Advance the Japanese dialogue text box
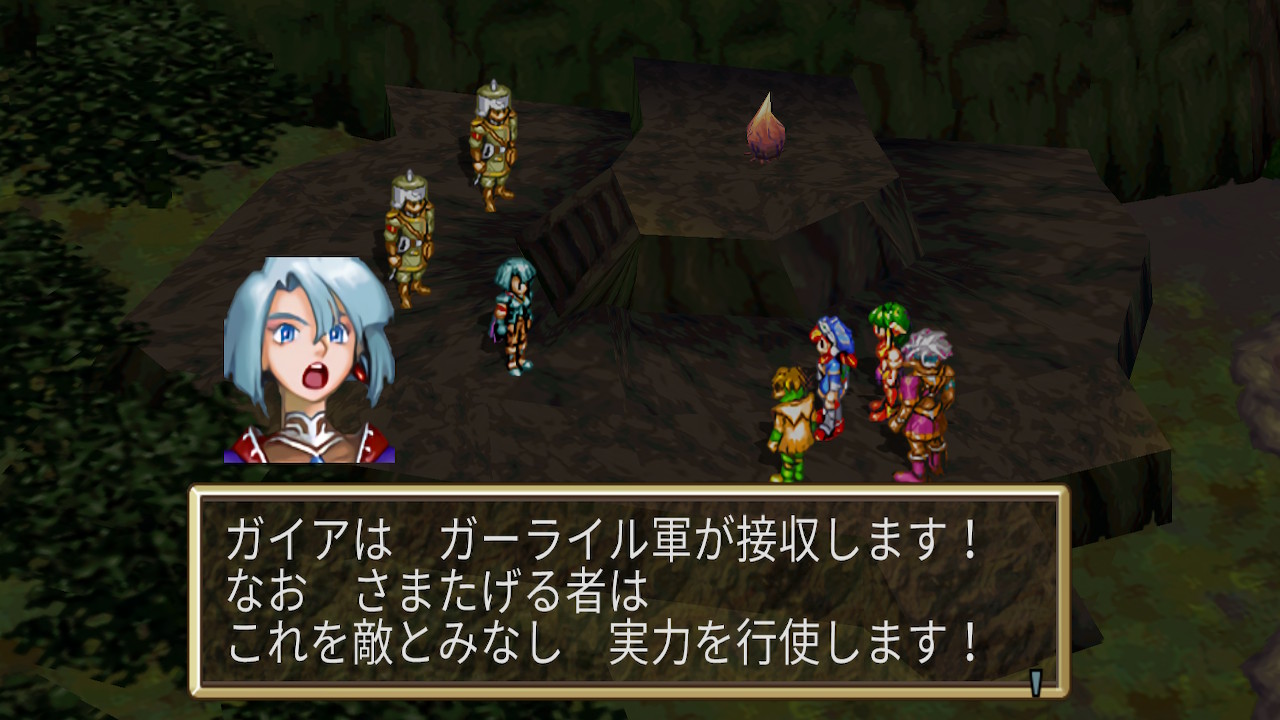 click(x=628, y=591)
